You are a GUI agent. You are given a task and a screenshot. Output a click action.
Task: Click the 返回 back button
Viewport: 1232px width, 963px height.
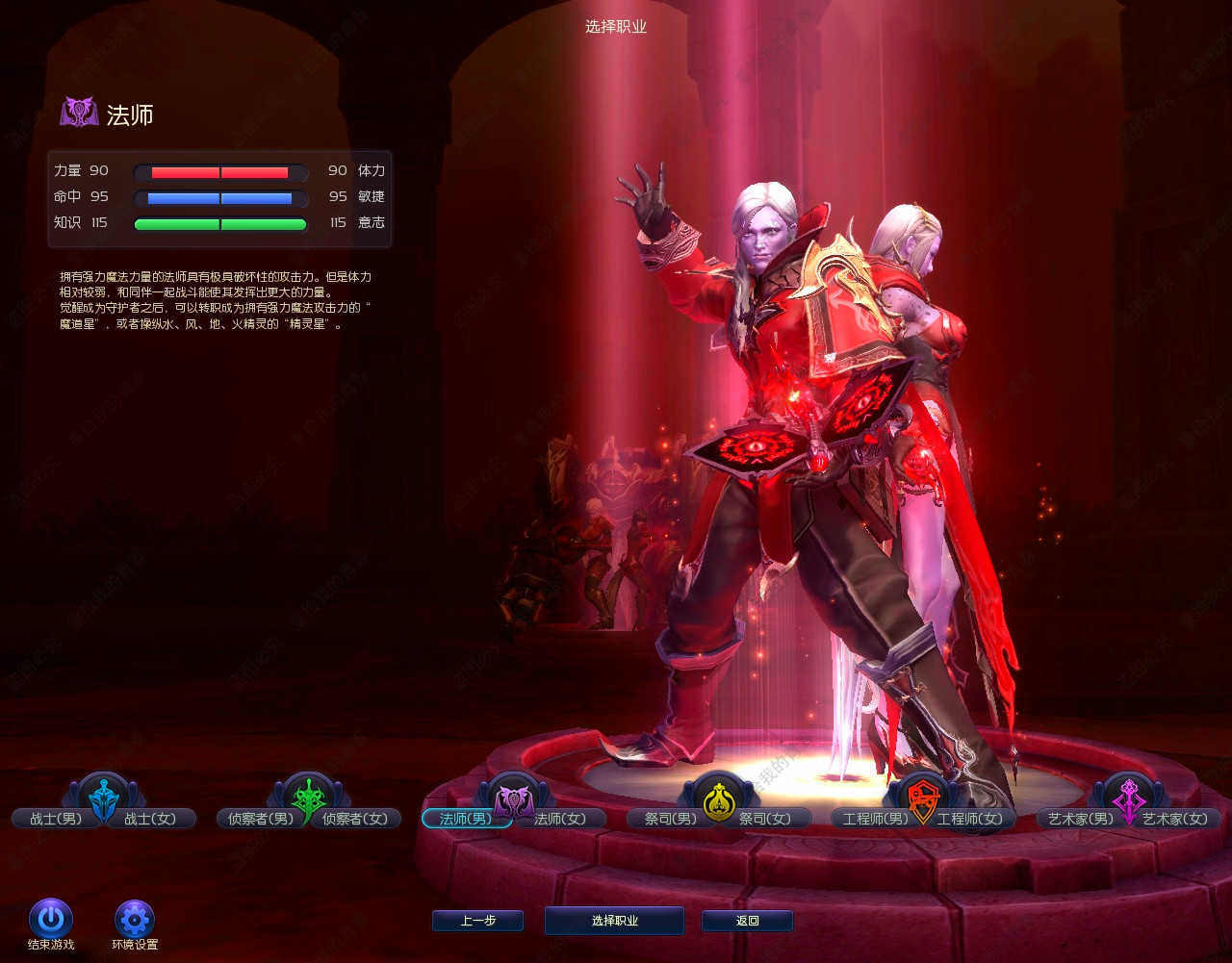pos(747,921)
